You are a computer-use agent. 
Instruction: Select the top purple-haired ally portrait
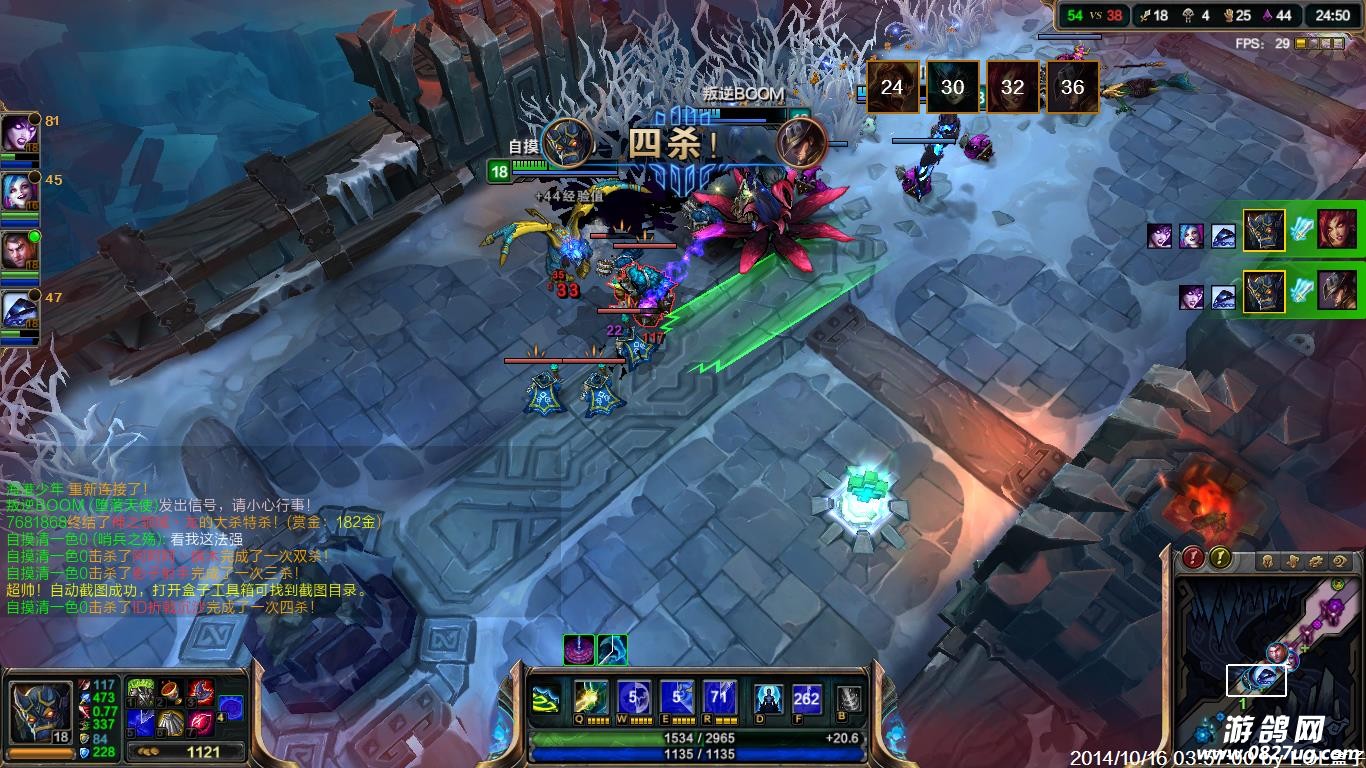(17, 132)
